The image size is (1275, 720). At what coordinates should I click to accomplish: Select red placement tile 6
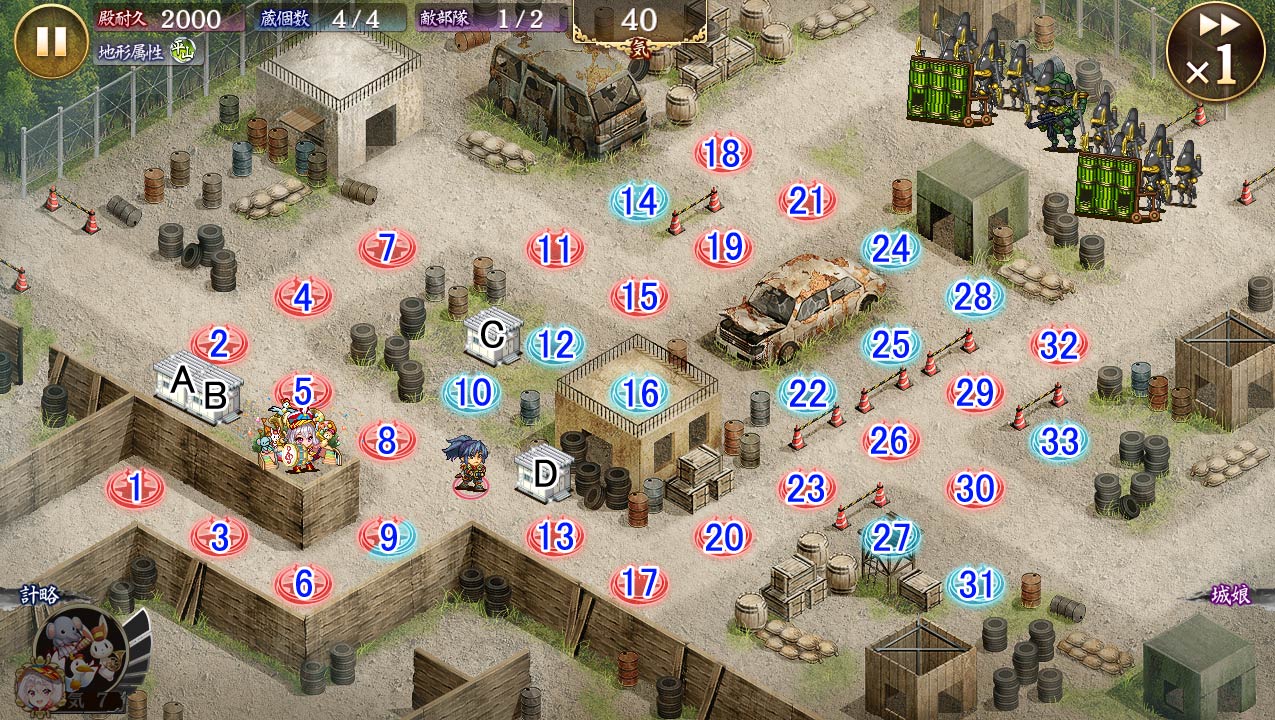point(304,582)
